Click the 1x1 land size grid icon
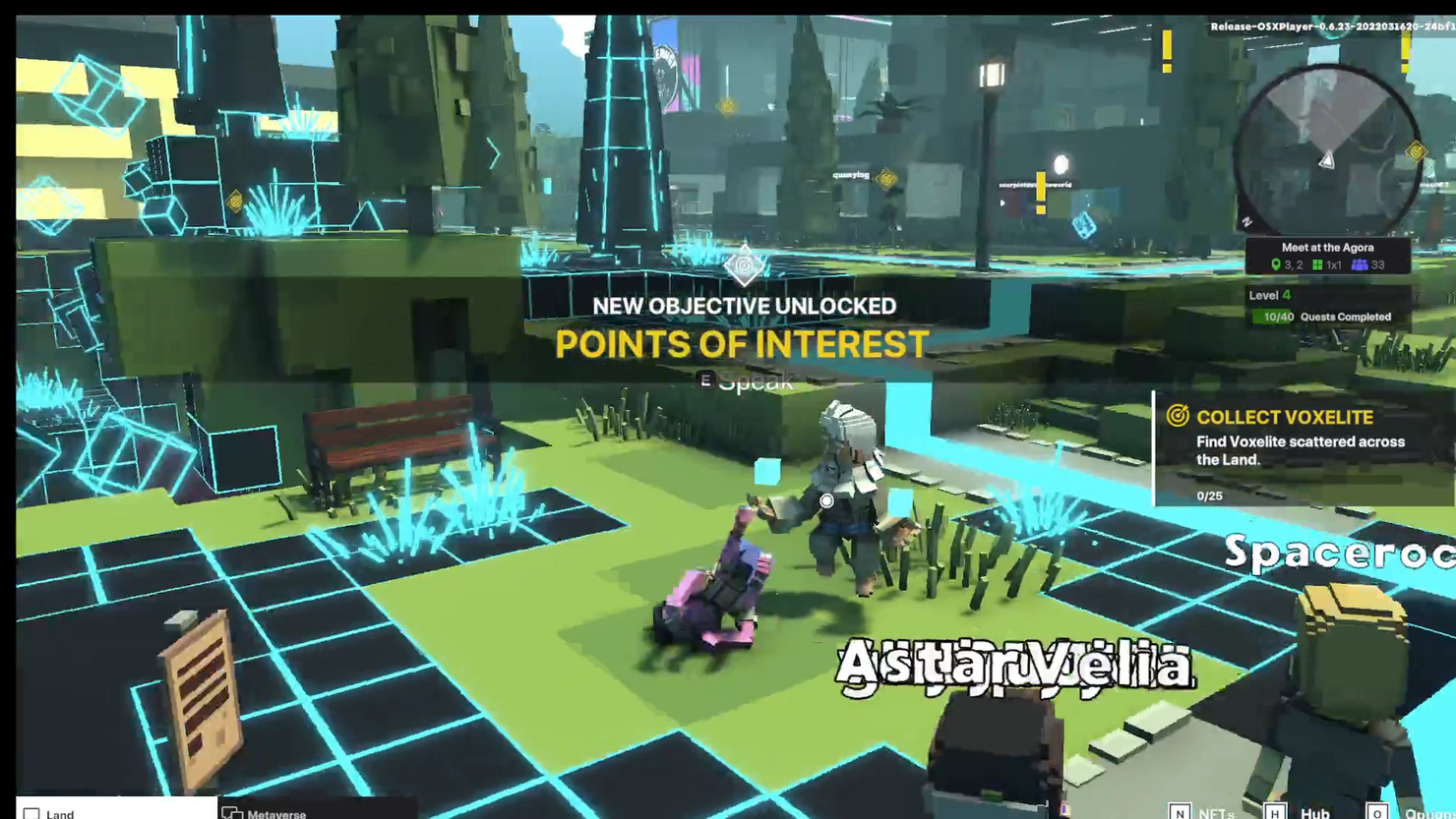Image resolution: width=1456 pixels, height=819 pixels. point(1318,264)
